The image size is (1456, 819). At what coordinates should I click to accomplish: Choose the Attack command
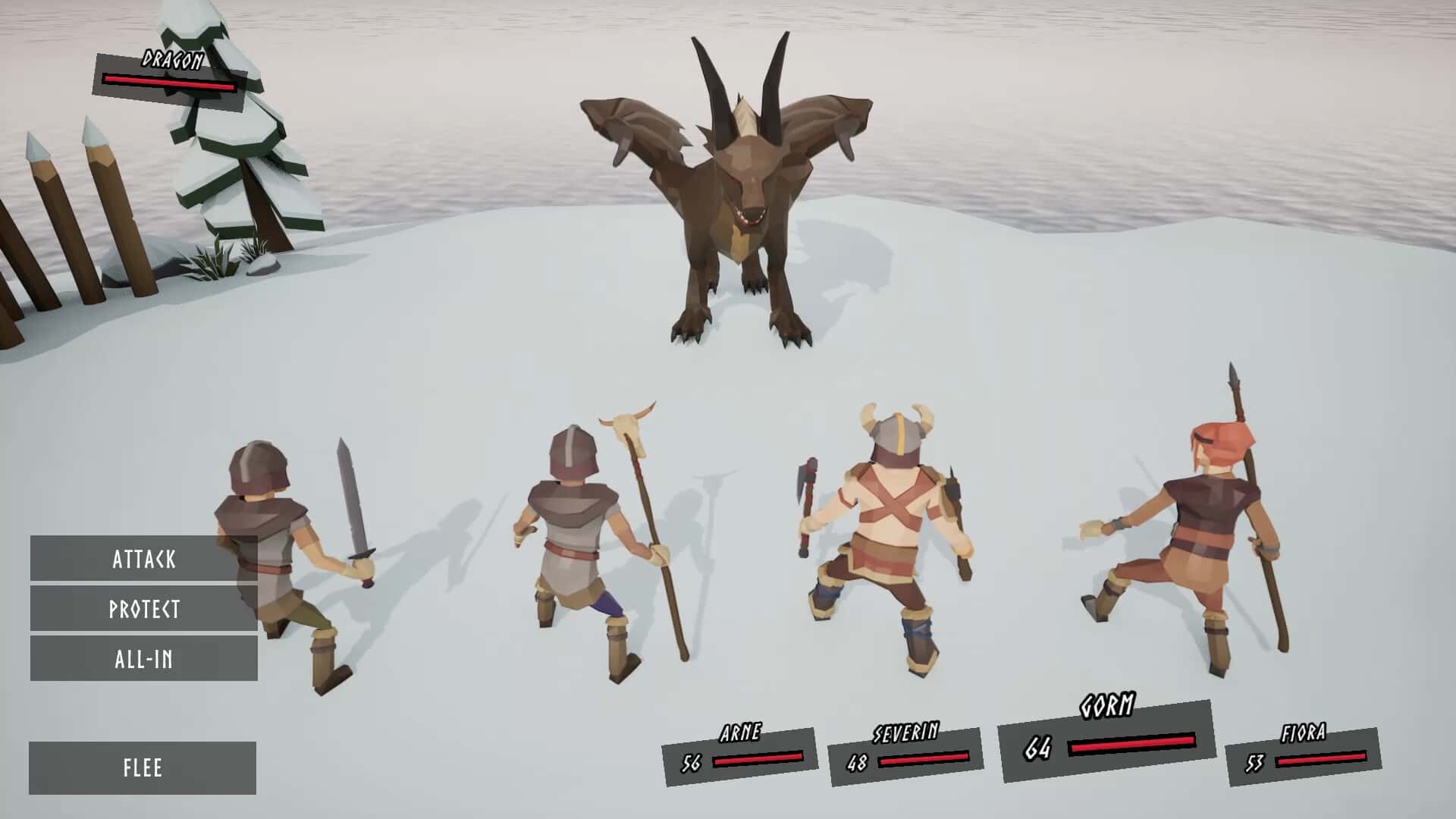(x=144, y=559)
